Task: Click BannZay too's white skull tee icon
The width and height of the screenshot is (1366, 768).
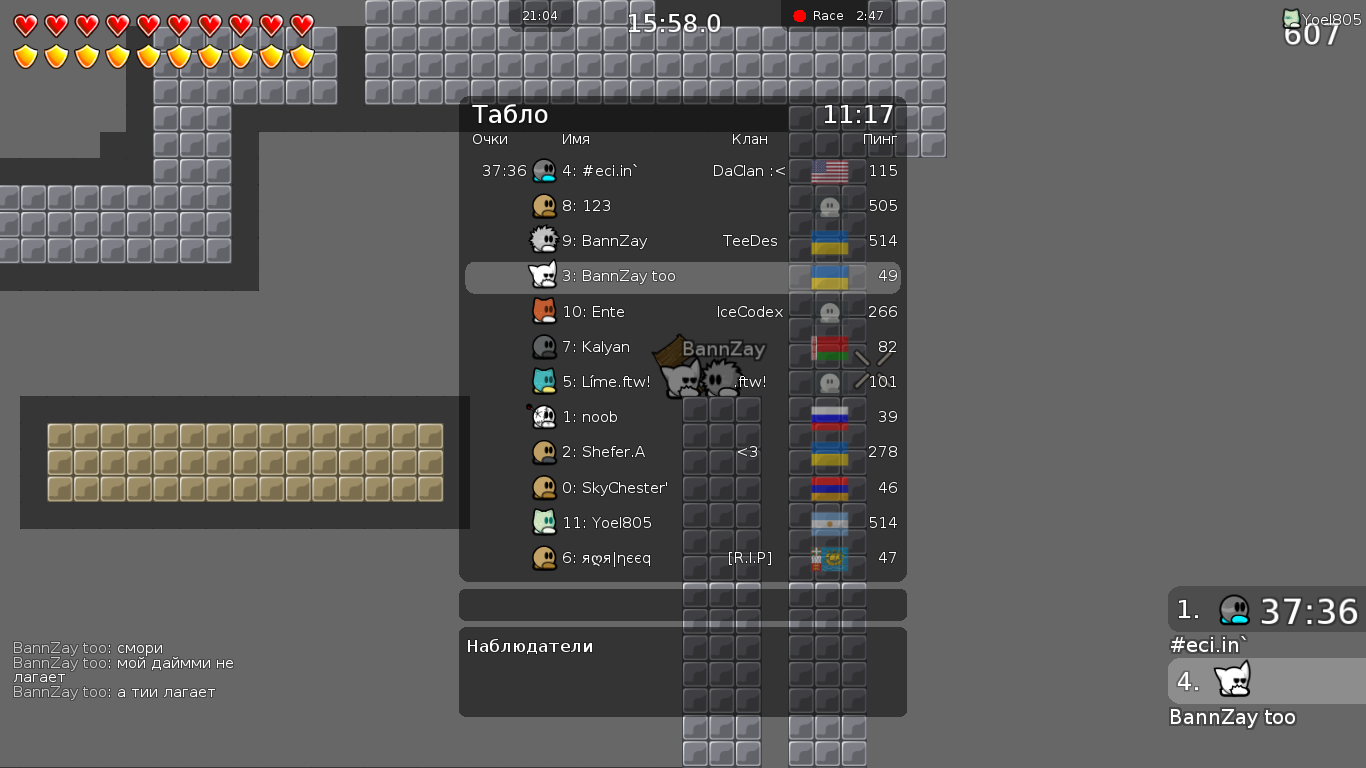Action: pyautogui.click(x=545, y=276)
